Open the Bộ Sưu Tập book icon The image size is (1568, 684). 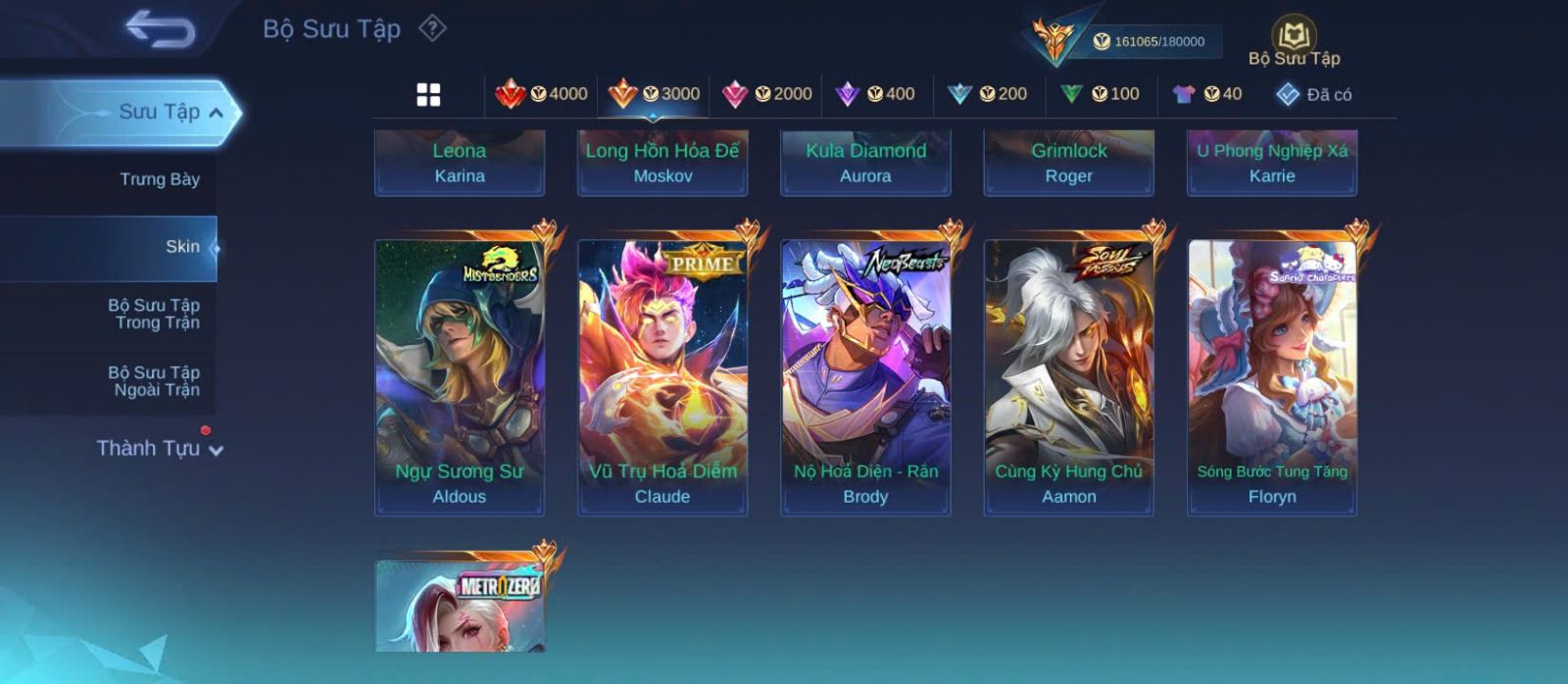pos(1294,36)
